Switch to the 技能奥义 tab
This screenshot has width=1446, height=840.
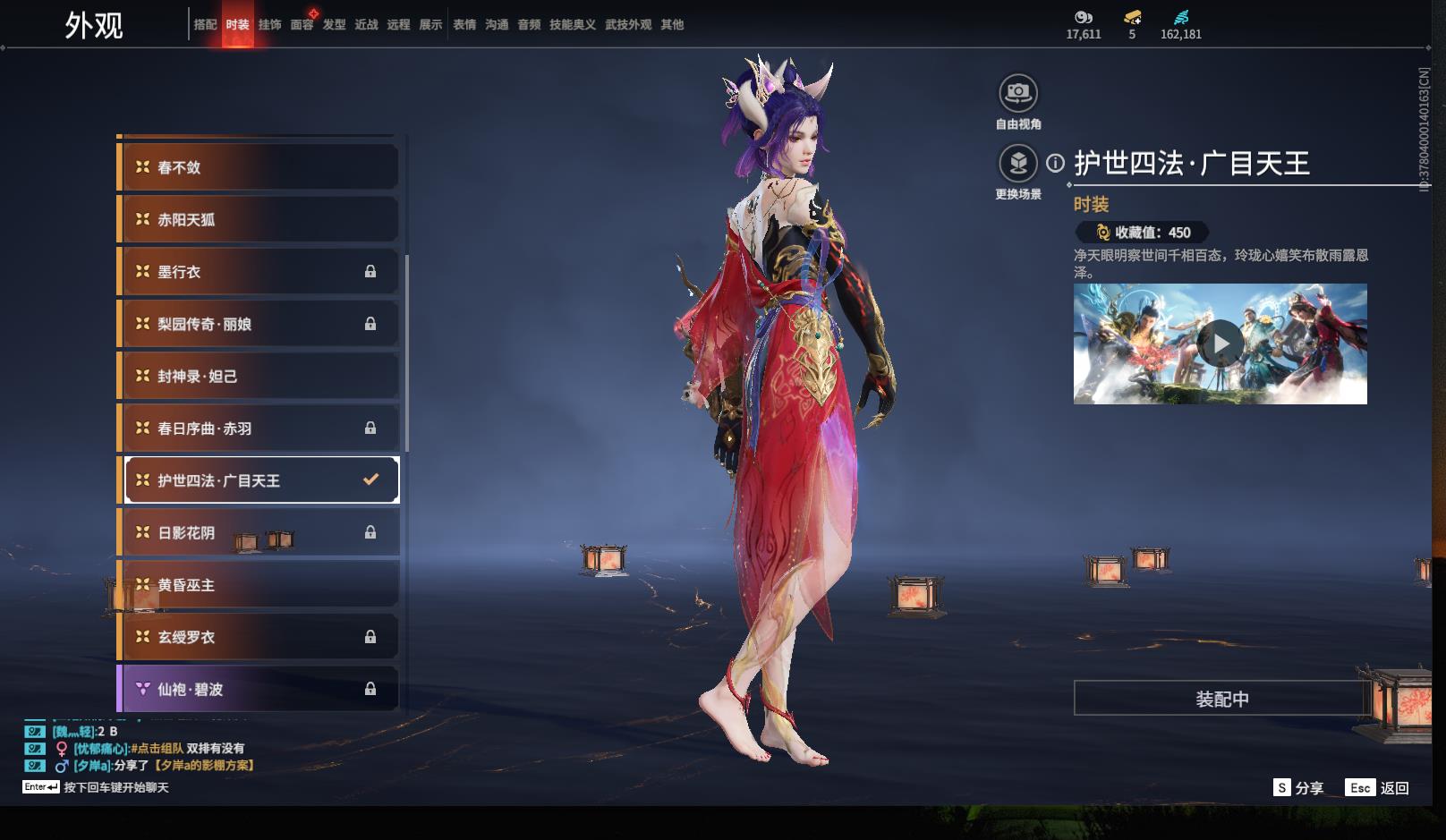point(572,25)
